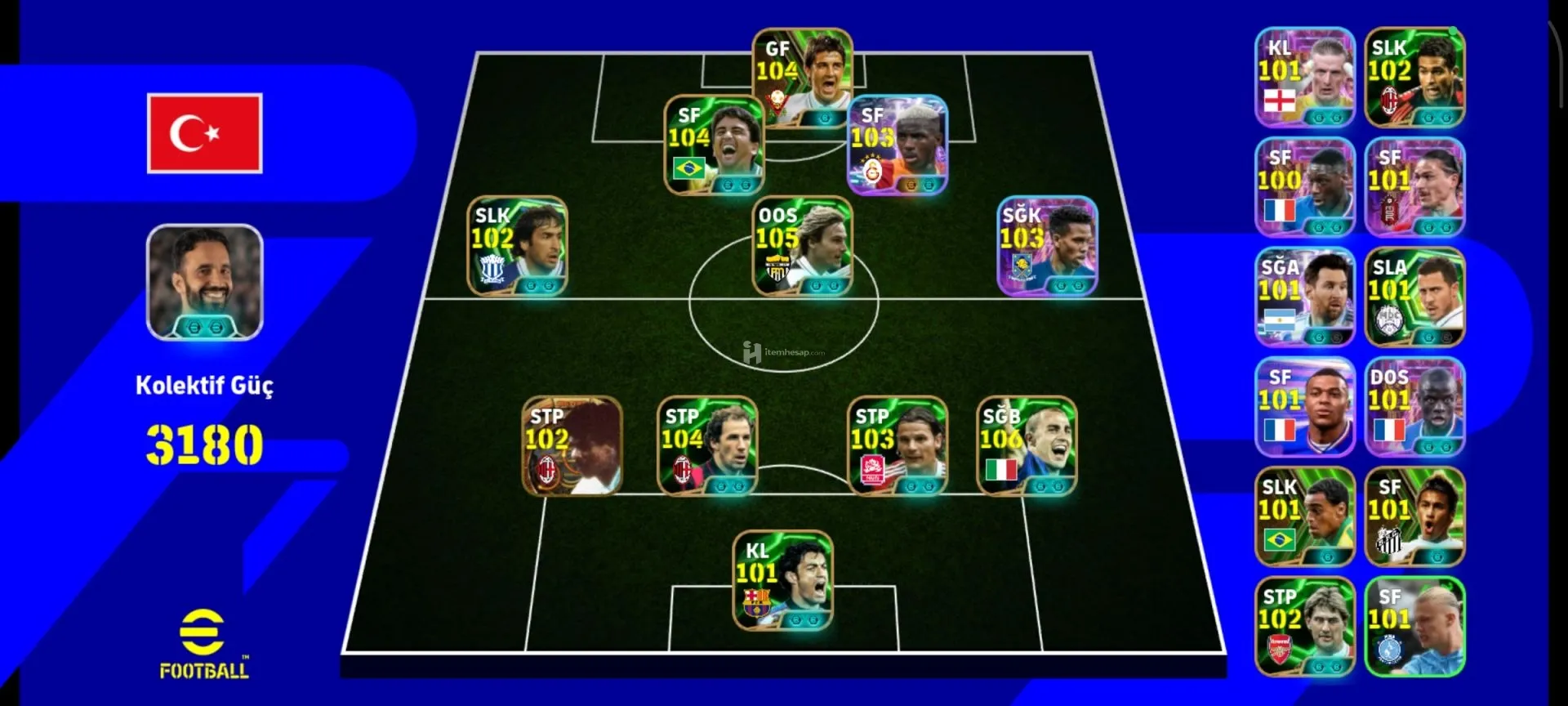Pick the substitute SF 100 card
1568x706 pixels.
1304,187
